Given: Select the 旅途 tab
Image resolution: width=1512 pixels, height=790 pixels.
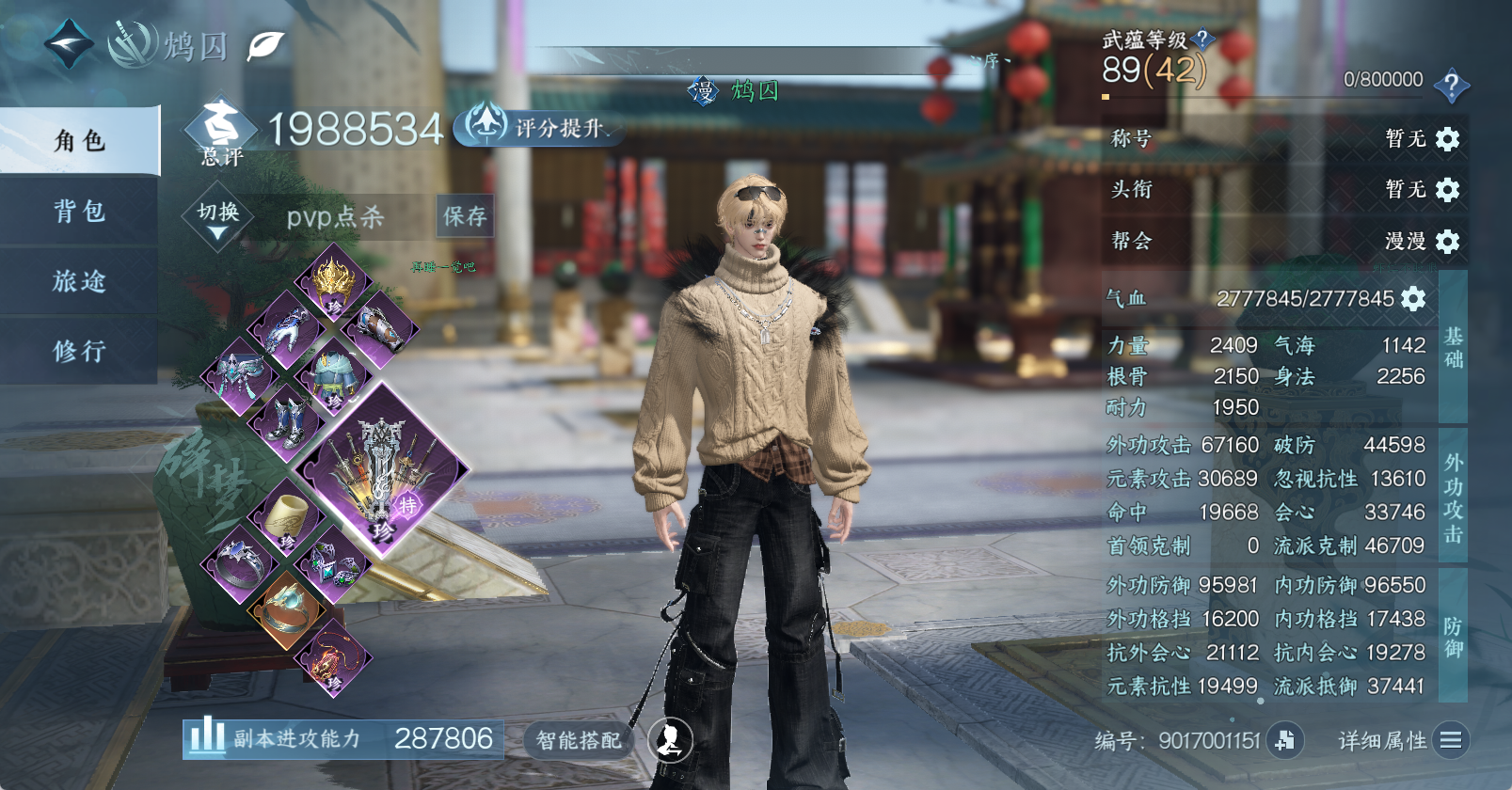Looking at the screenshot, I should pyautogui.click(x=79, y=280).
